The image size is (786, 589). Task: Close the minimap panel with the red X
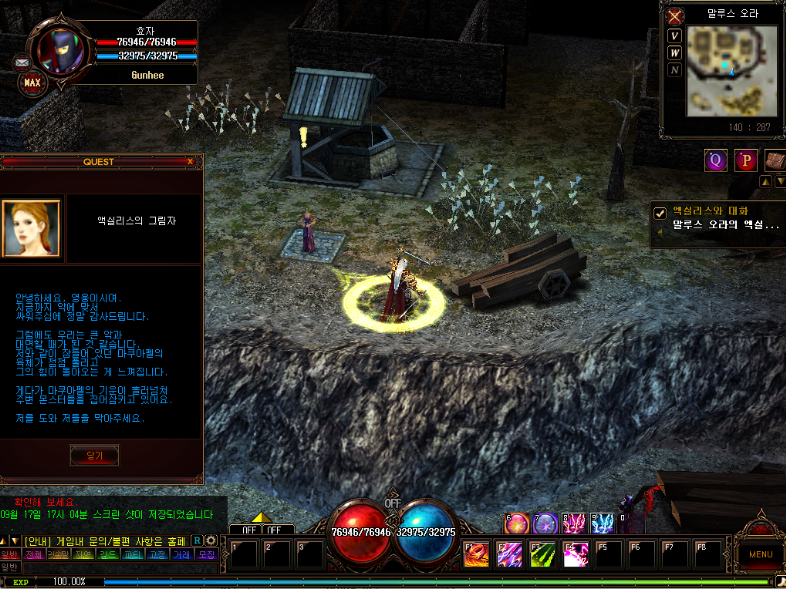pos(675,16)
